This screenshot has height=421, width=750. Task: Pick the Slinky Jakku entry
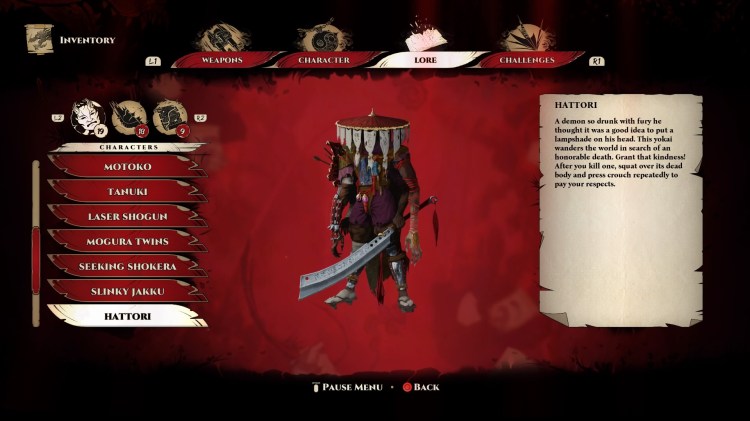click(127, 291)
